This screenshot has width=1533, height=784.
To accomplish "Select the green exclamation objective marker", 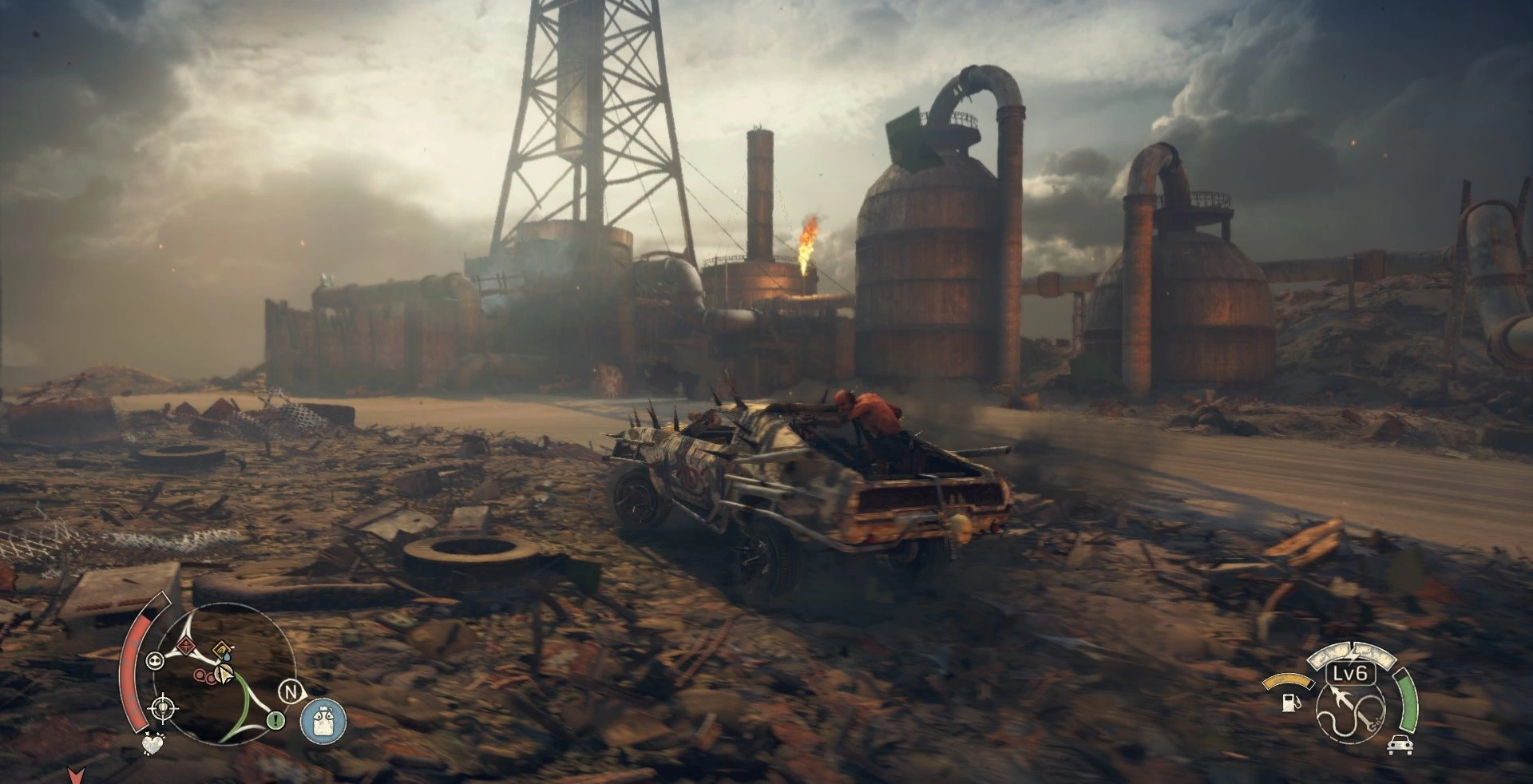I will pos(276,720).
